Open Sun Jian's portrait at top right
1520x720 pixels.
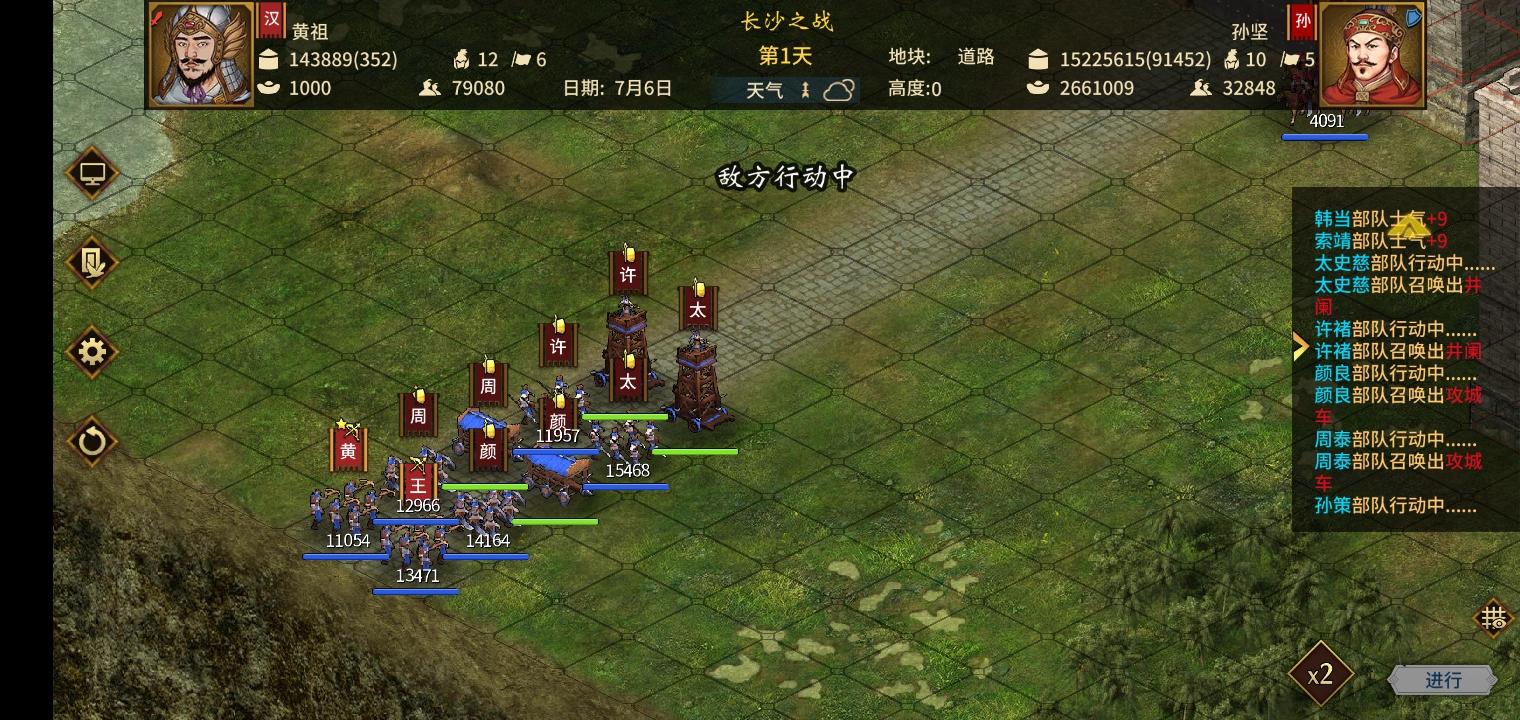click(x=1372, y=52)
